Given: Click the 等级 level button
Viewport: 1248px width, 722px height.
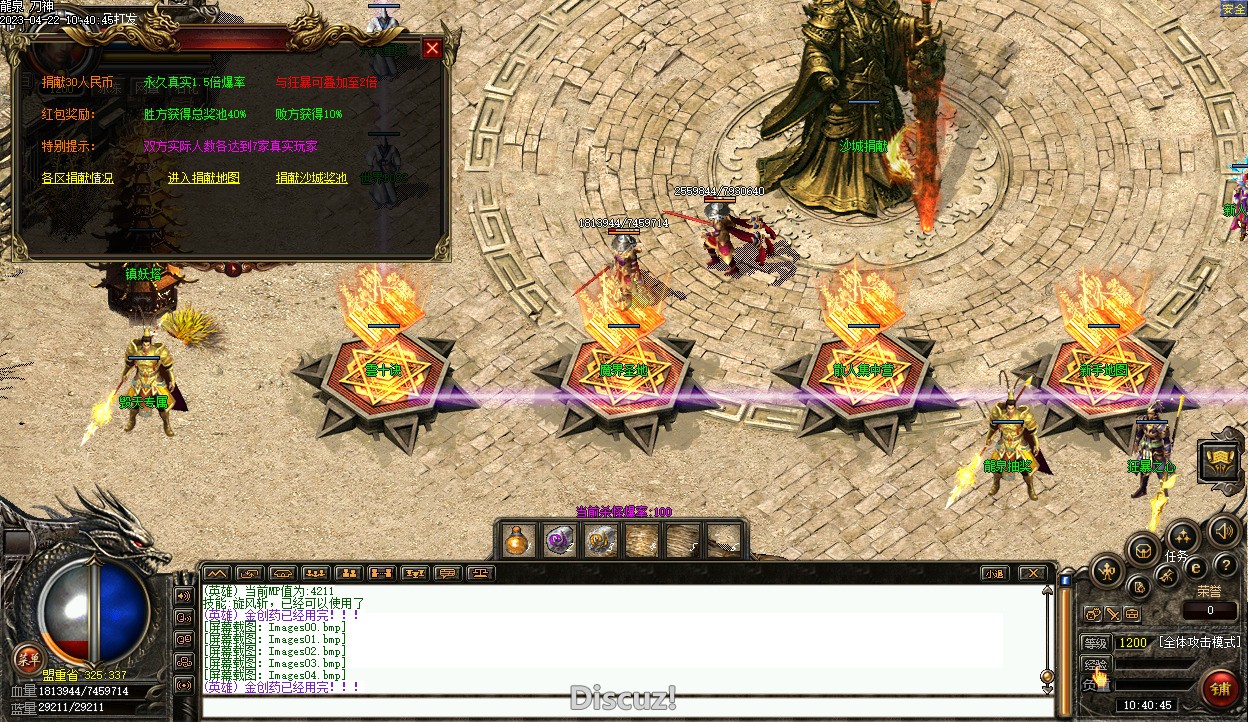Looking at the screenshot, I should click(1096, 642).
